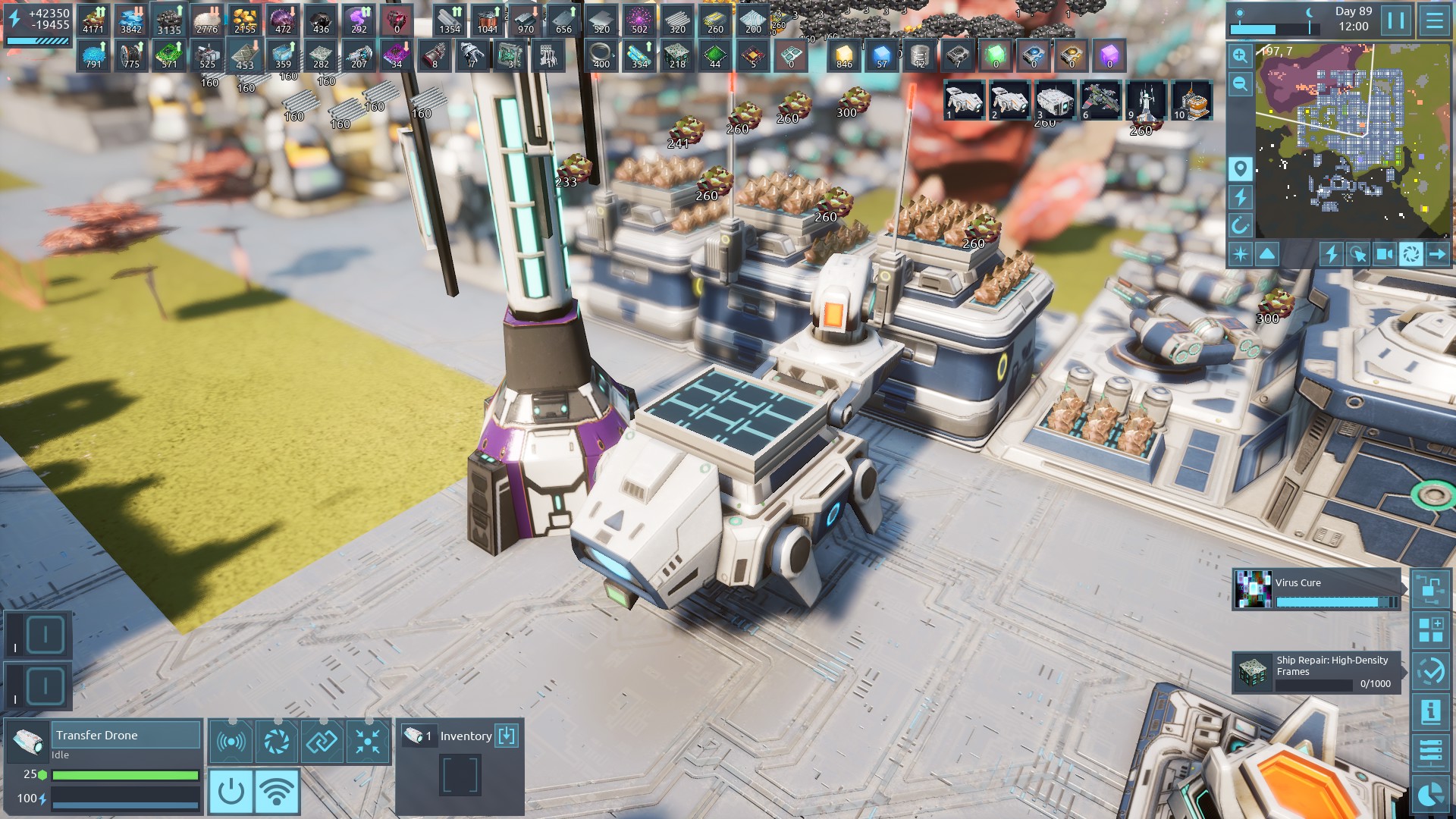Image resolution: width=1456 pixels, height=819 pixels.
Task: Open Ship Repair: High-Density Frames objective
Action: click(x=1316, y=672)
